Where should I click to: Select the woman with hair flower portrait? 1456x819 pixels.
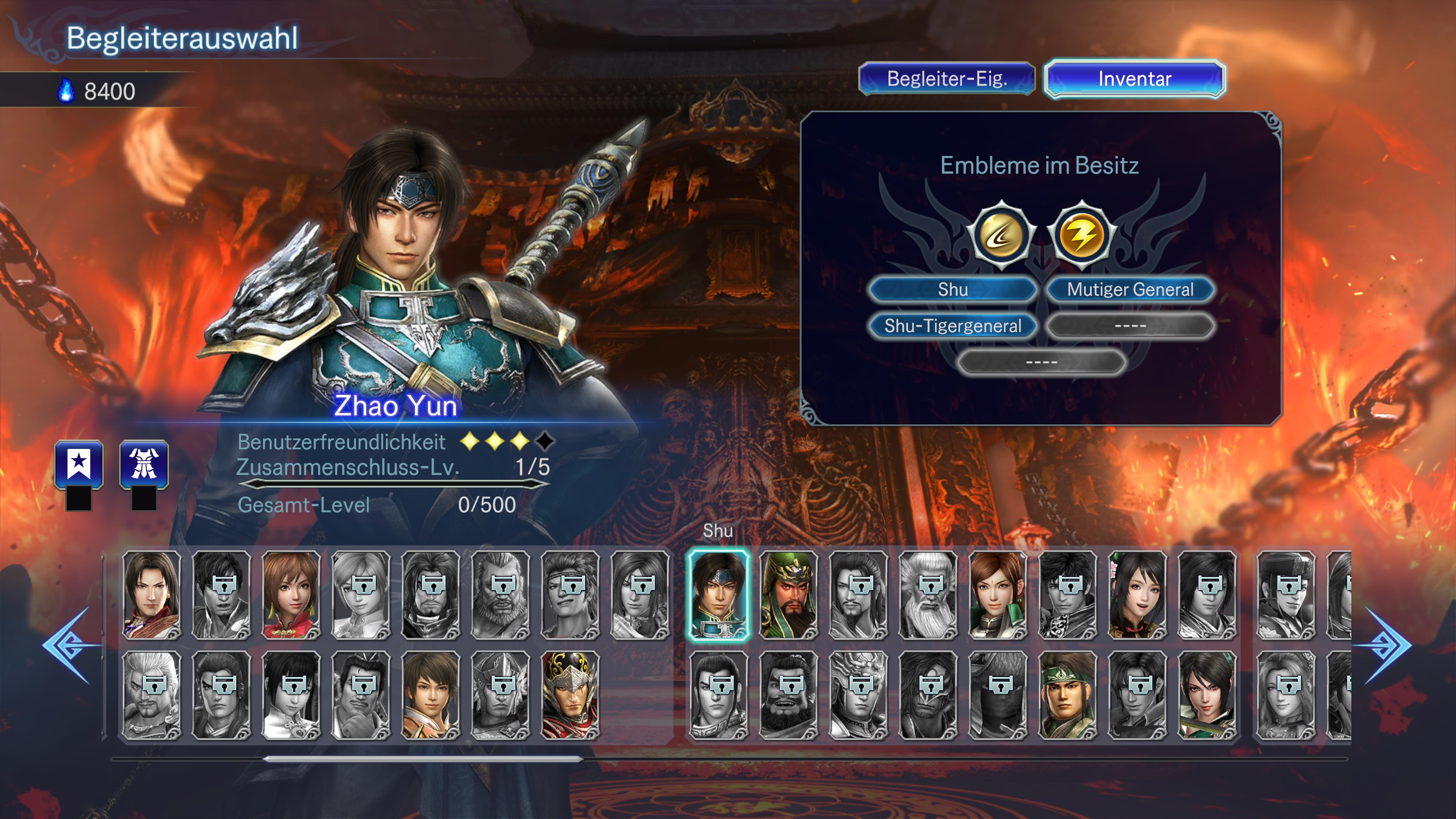pyautogui.click(x=1137, y=595)
